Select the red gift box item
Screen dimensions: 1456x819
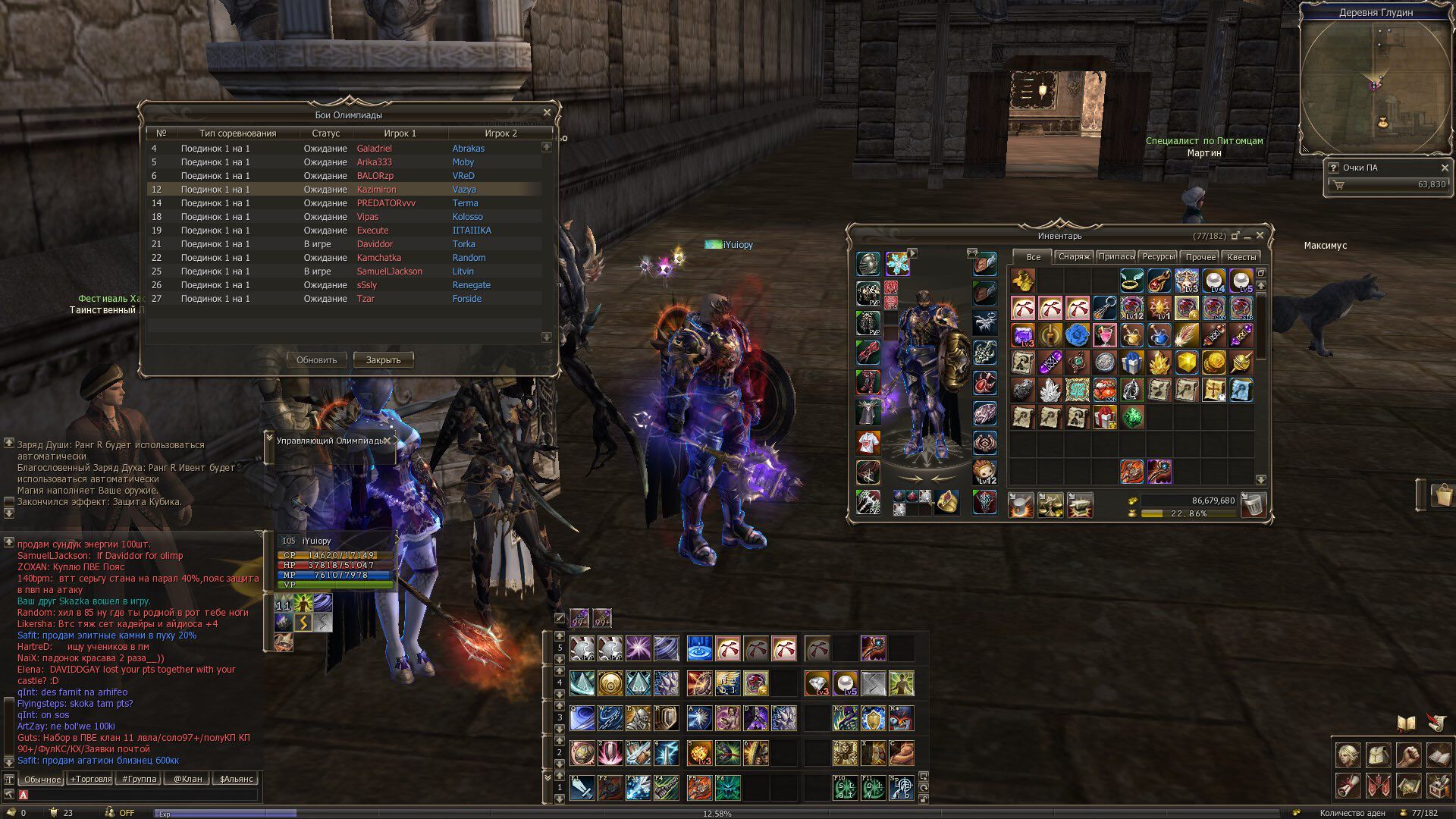1105,417
